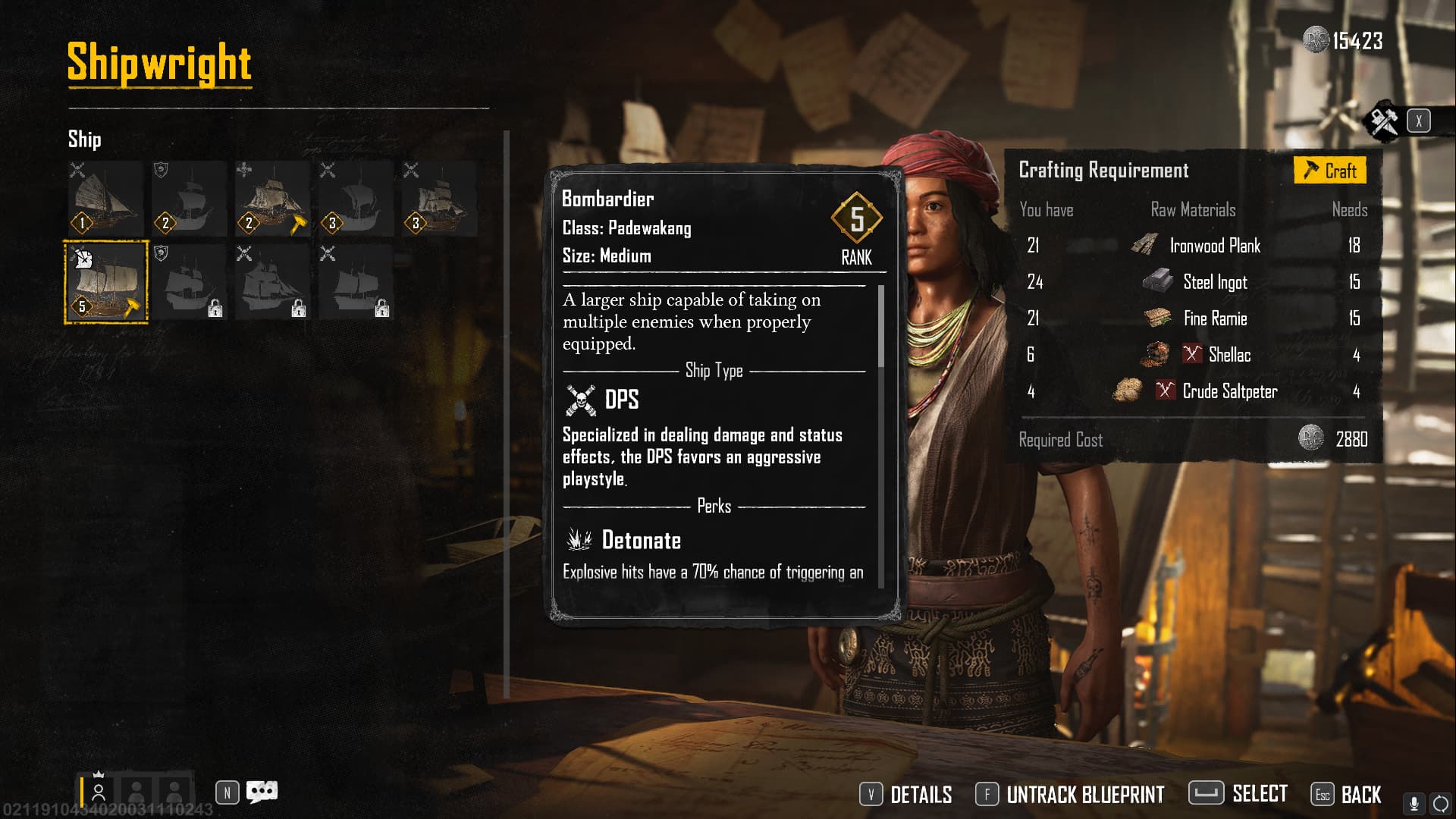This screenshot has height=819, width=1456.
Task: Select the rank 2 silhouette ship with shield
Action: point(189,199)
